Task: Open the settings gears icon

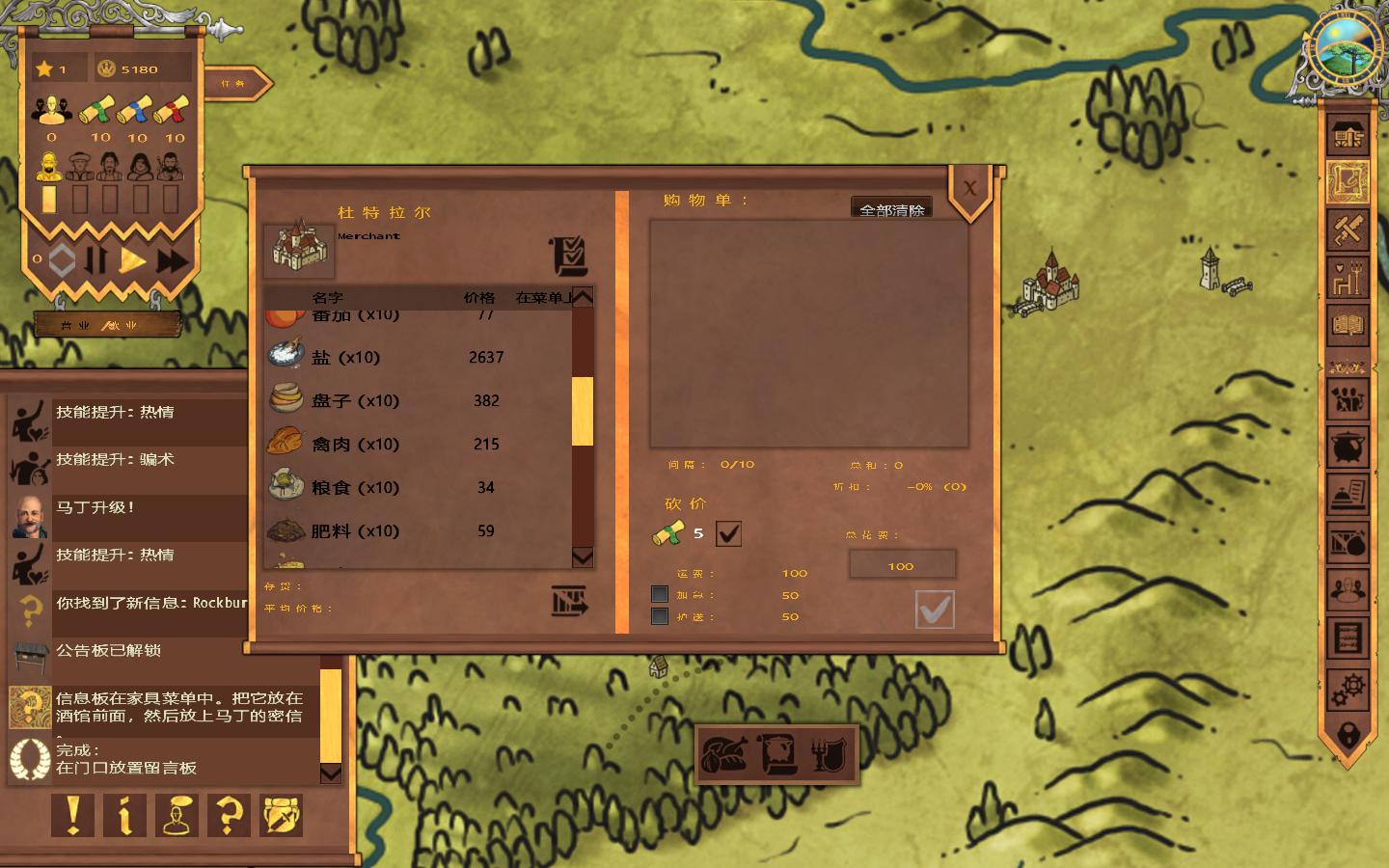Action: coord(1348,689)
